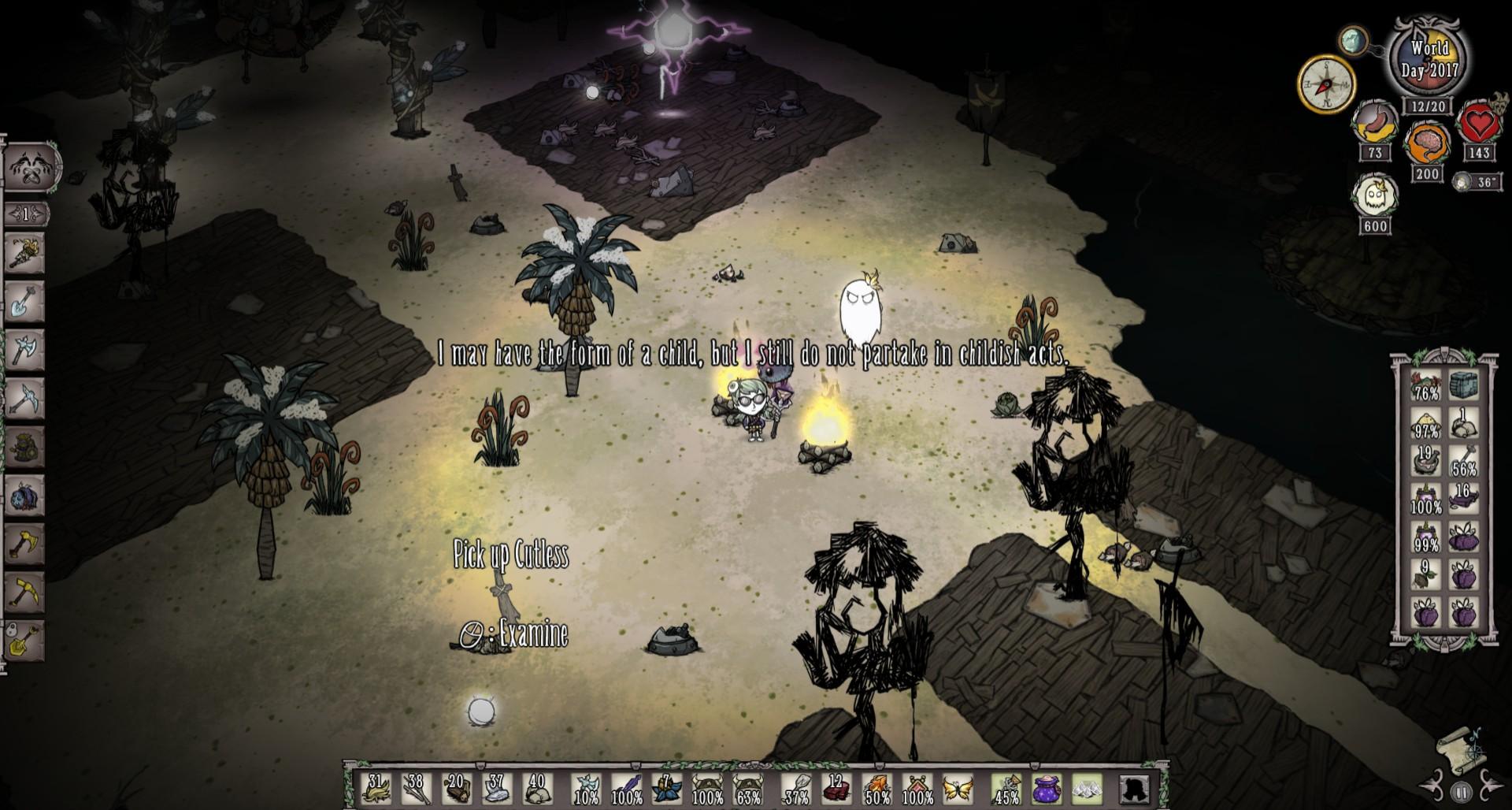Image resolution: width=1512 pixels, height=810 pixels.
Task: Select the log stack of 20
Action: coord(456,788)
